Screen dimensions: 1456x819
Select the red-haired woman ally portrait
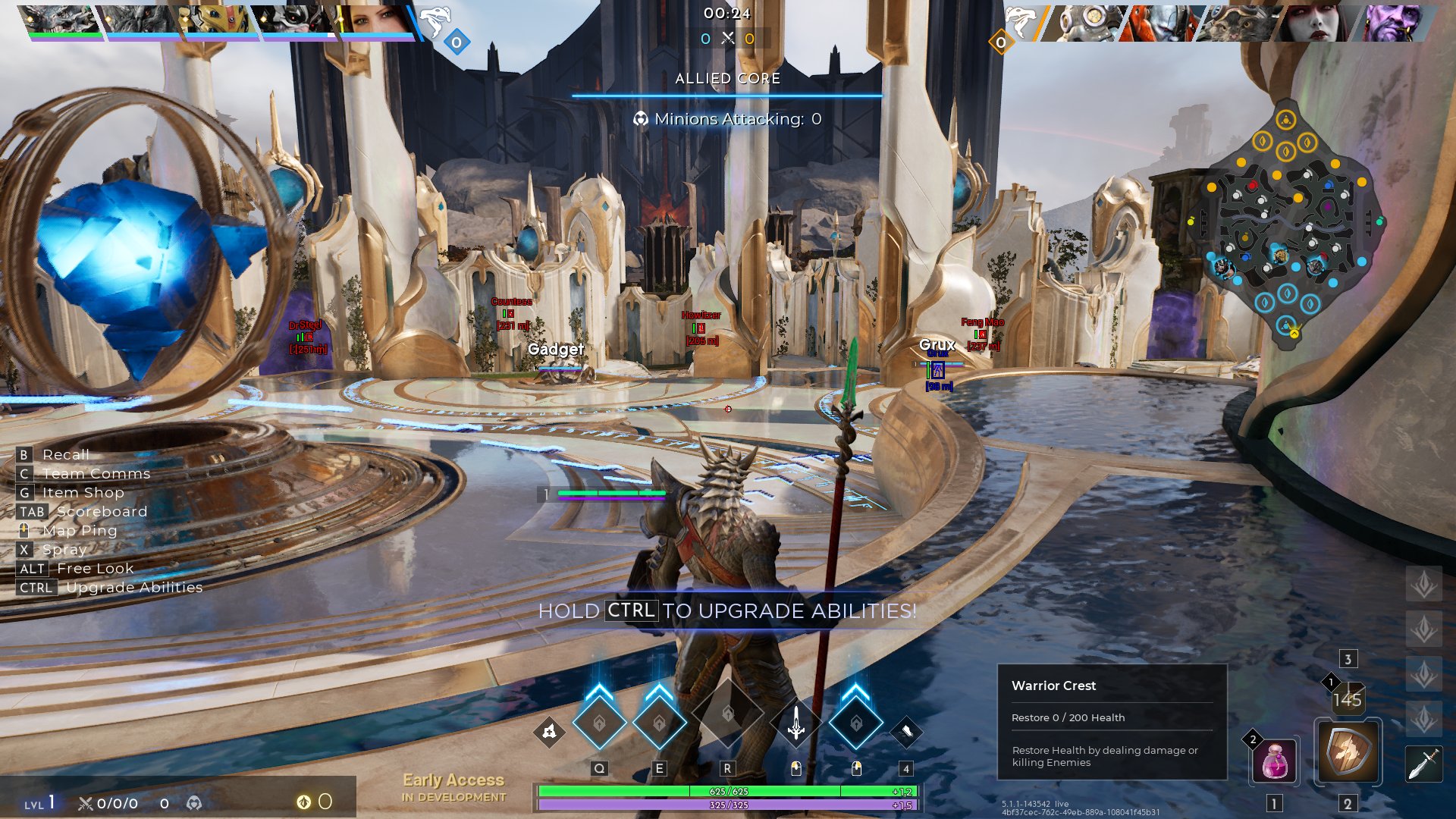pyautogui.click(x=375, y=21)
